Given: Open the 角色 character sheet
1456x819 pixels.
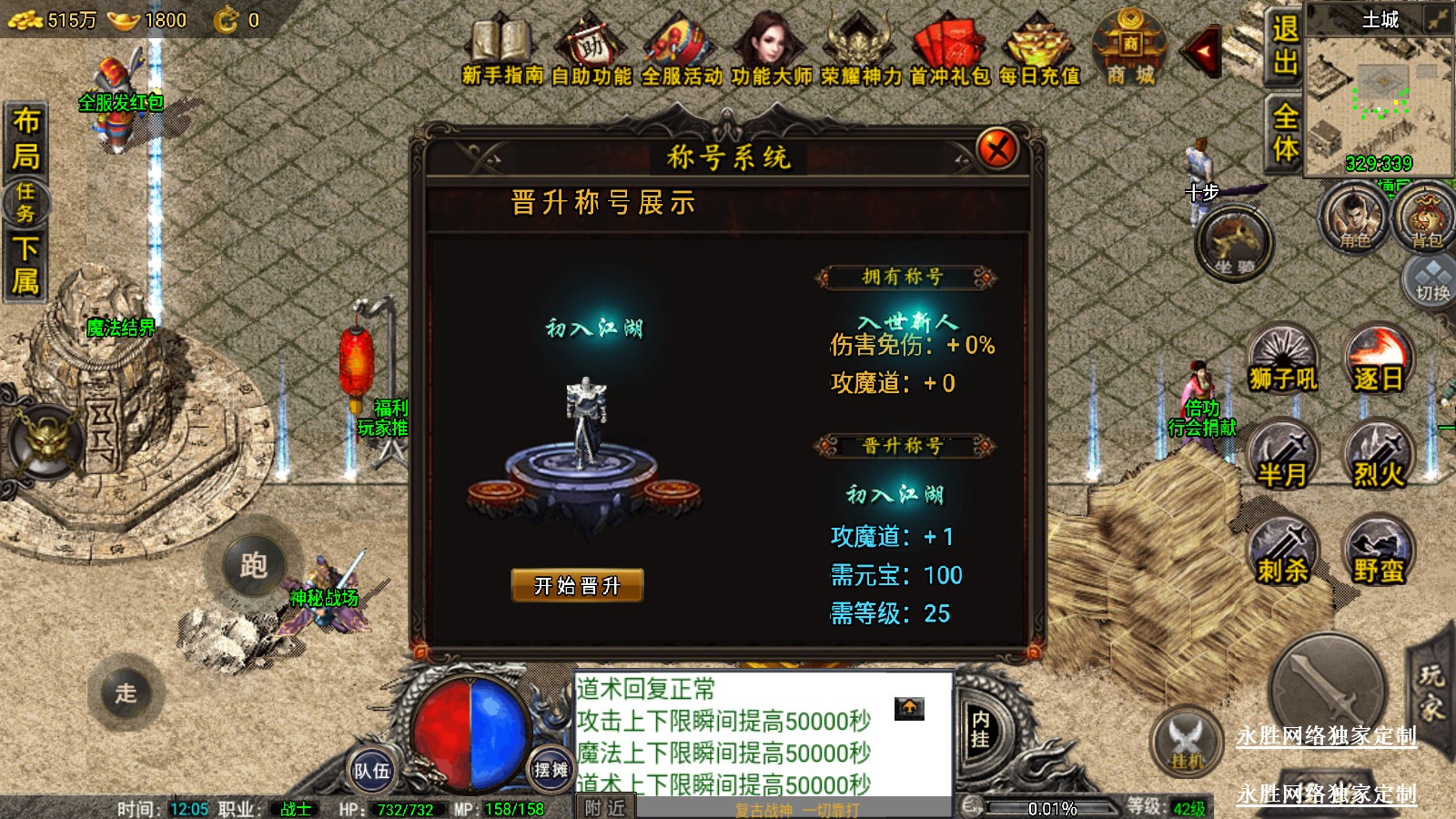Looking at the screenshot, I should [x=1354, y=218].
